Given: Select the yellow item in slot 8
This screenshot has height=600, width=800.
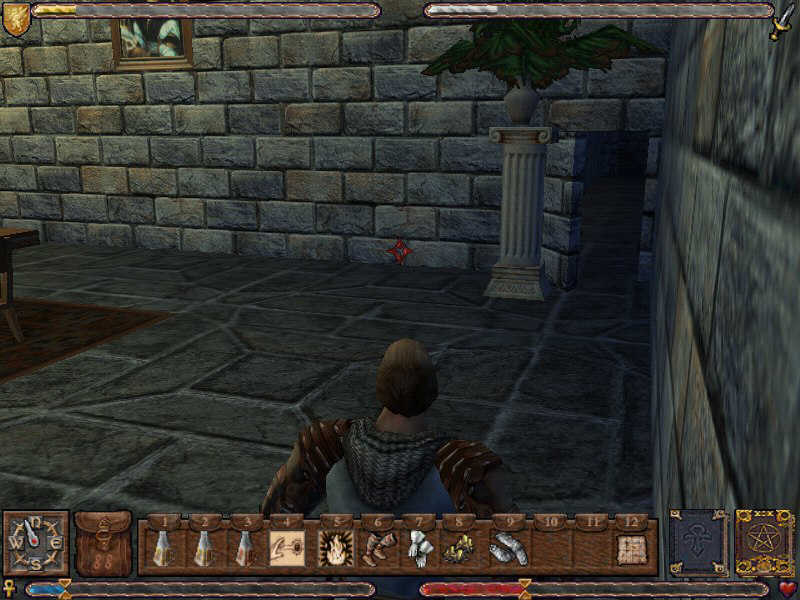Looking at the screenshot, I should pos(460,548).
